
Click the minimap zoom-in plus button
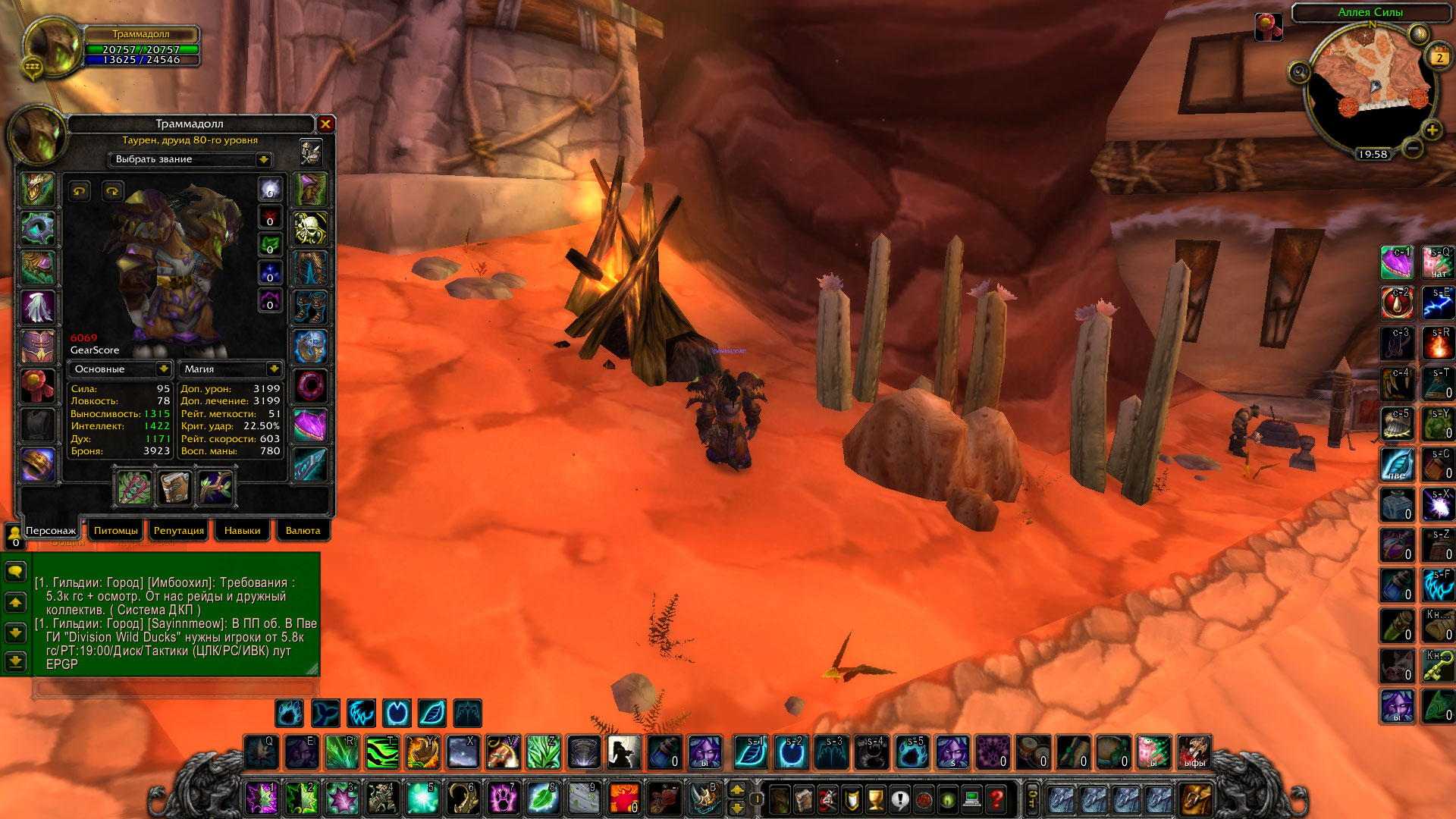(x=1432, y=130)
